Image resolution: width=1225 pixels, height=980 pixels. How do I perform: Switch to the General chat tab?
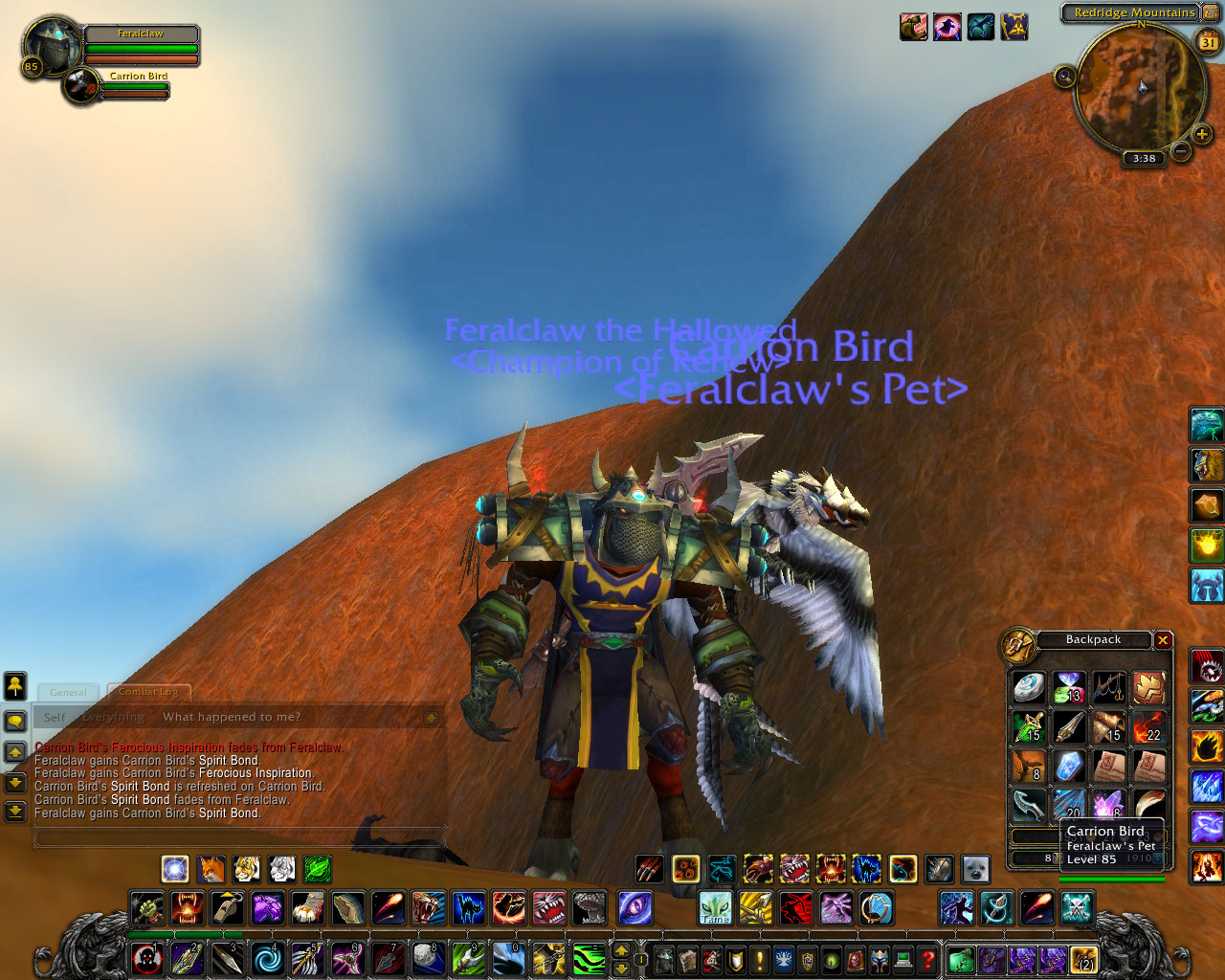click(x=67, y=692)
